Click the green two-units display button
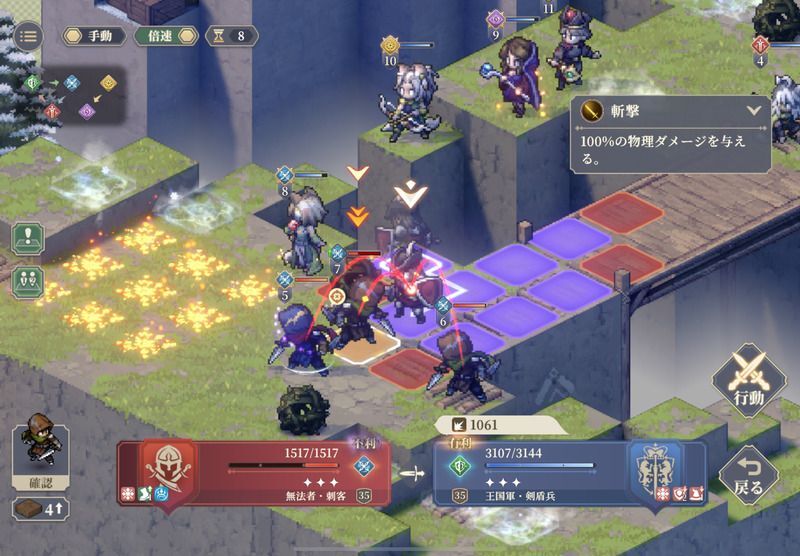This screenshot has height=556, width=800. point(29,281)
